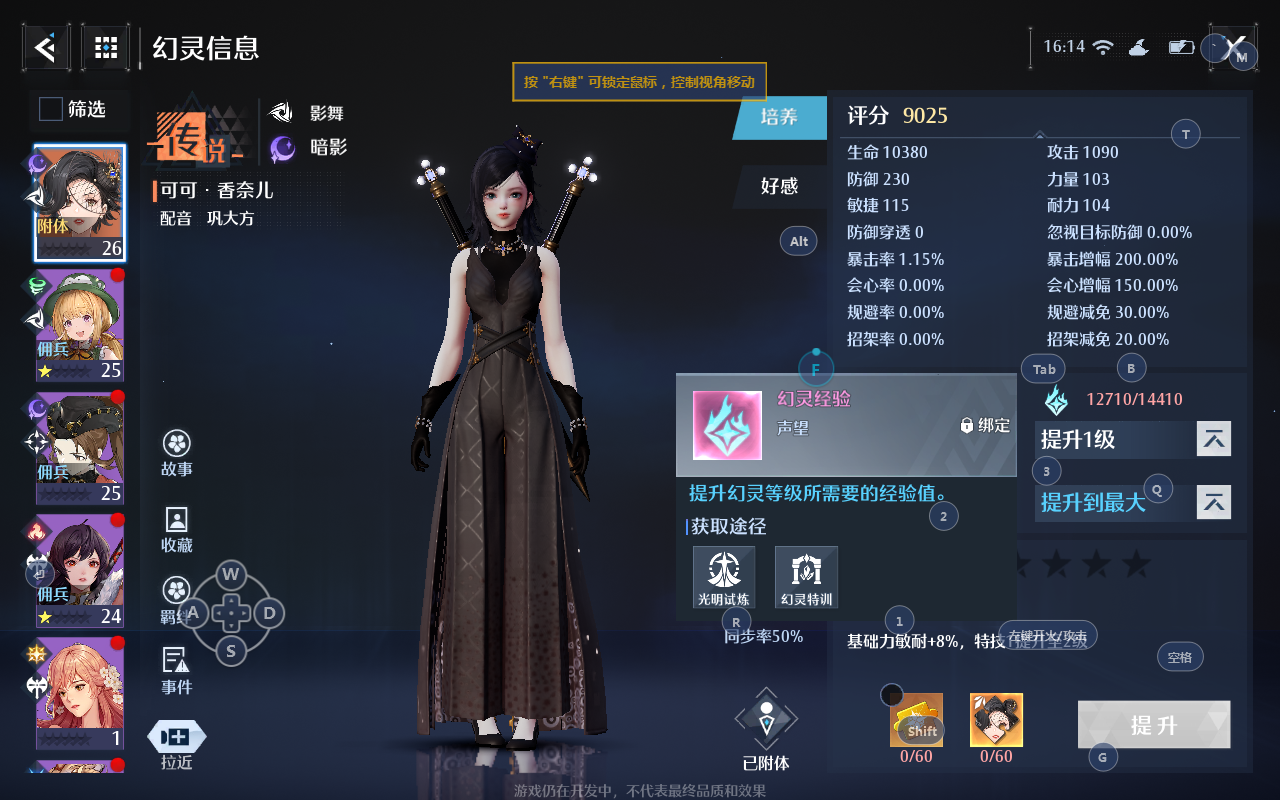Open the 事件 events button
1280x800 pixels.
point(177,671)
